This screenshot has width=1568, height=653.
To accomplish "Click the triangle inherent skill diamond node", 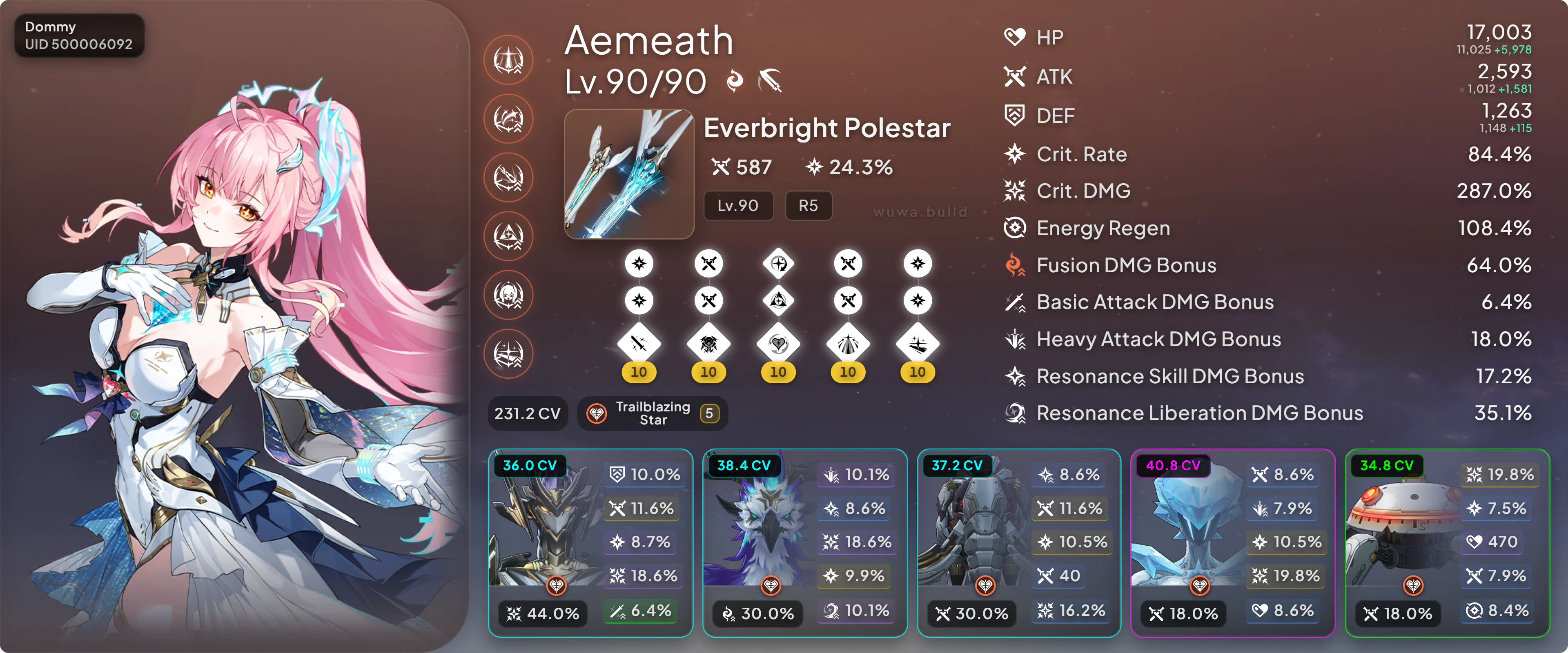I will pyautogui.click(x=778, y=300).
